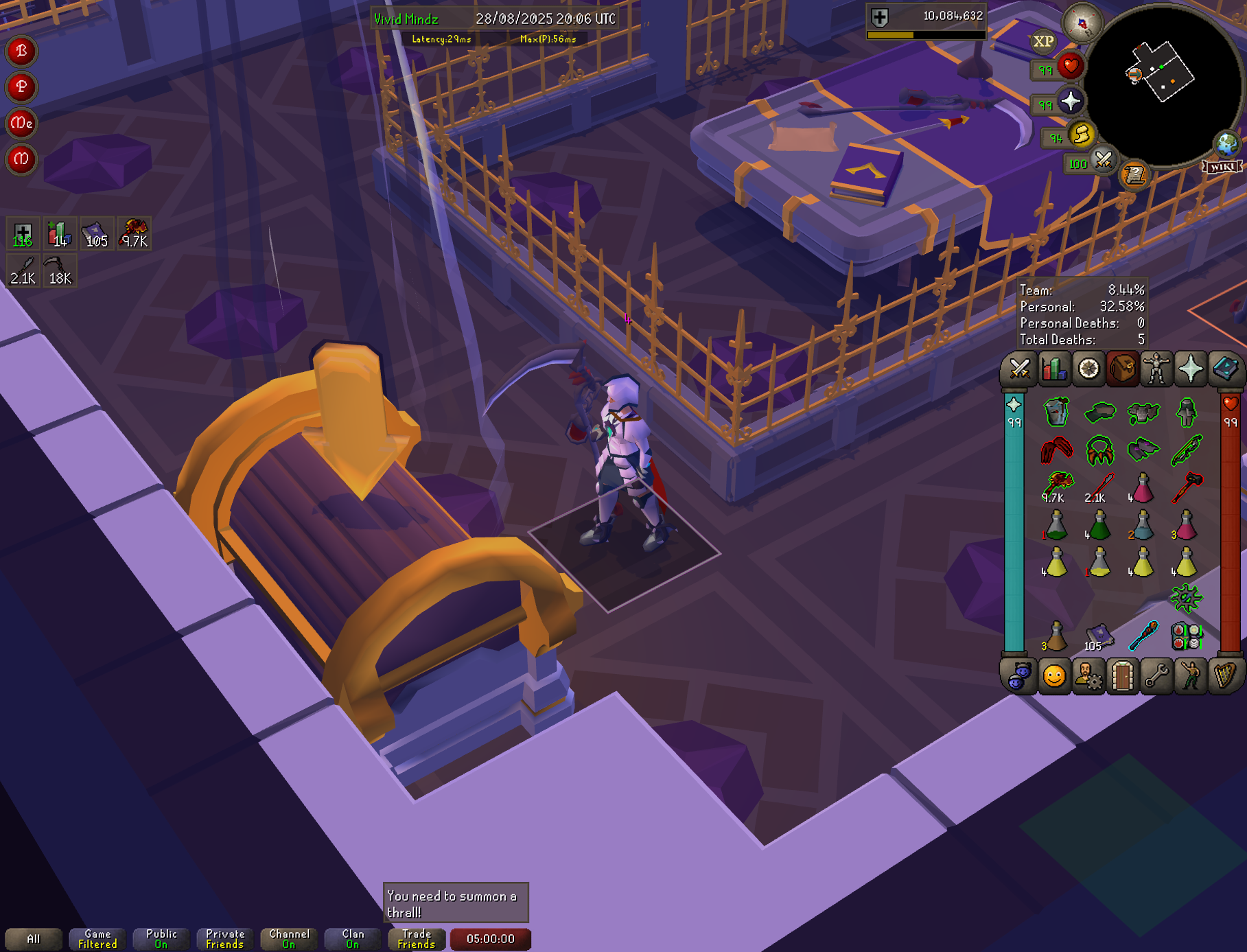Open the Music Player harp tab
The height and width of the screenshot is (952, 1247).
(1225, 677)
